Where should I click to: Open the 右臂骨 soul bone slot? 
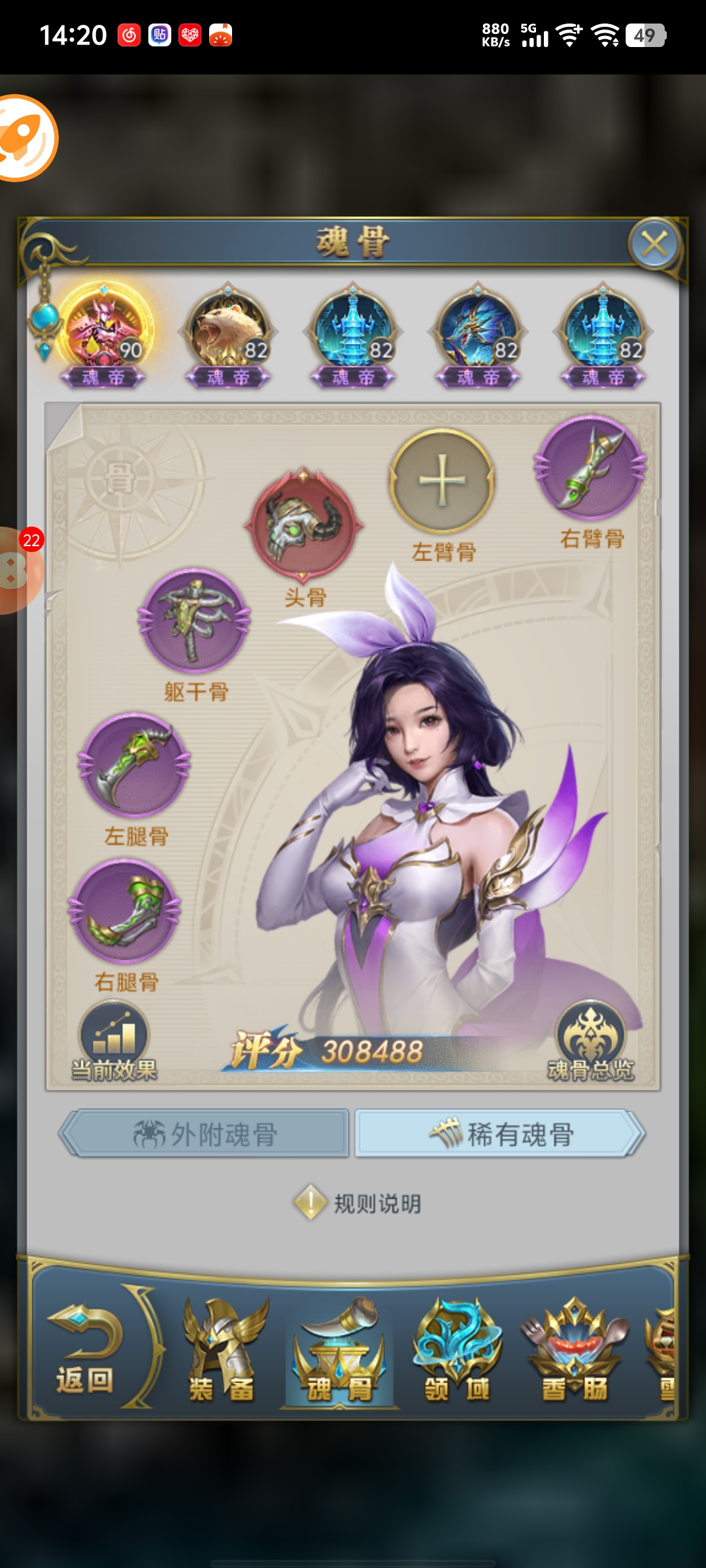590,468
